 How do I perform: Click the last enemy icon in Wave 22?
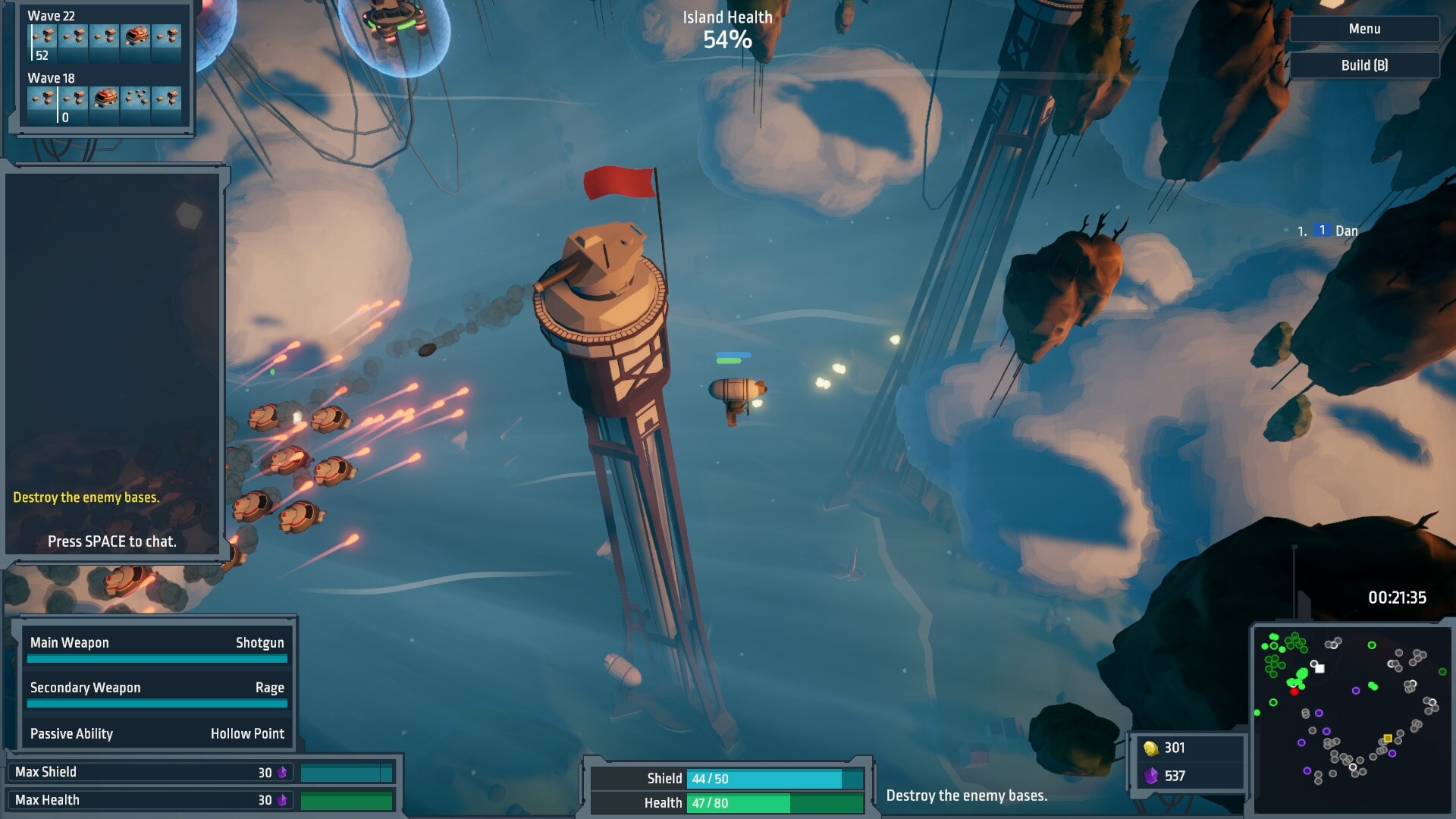pos(167,36)
